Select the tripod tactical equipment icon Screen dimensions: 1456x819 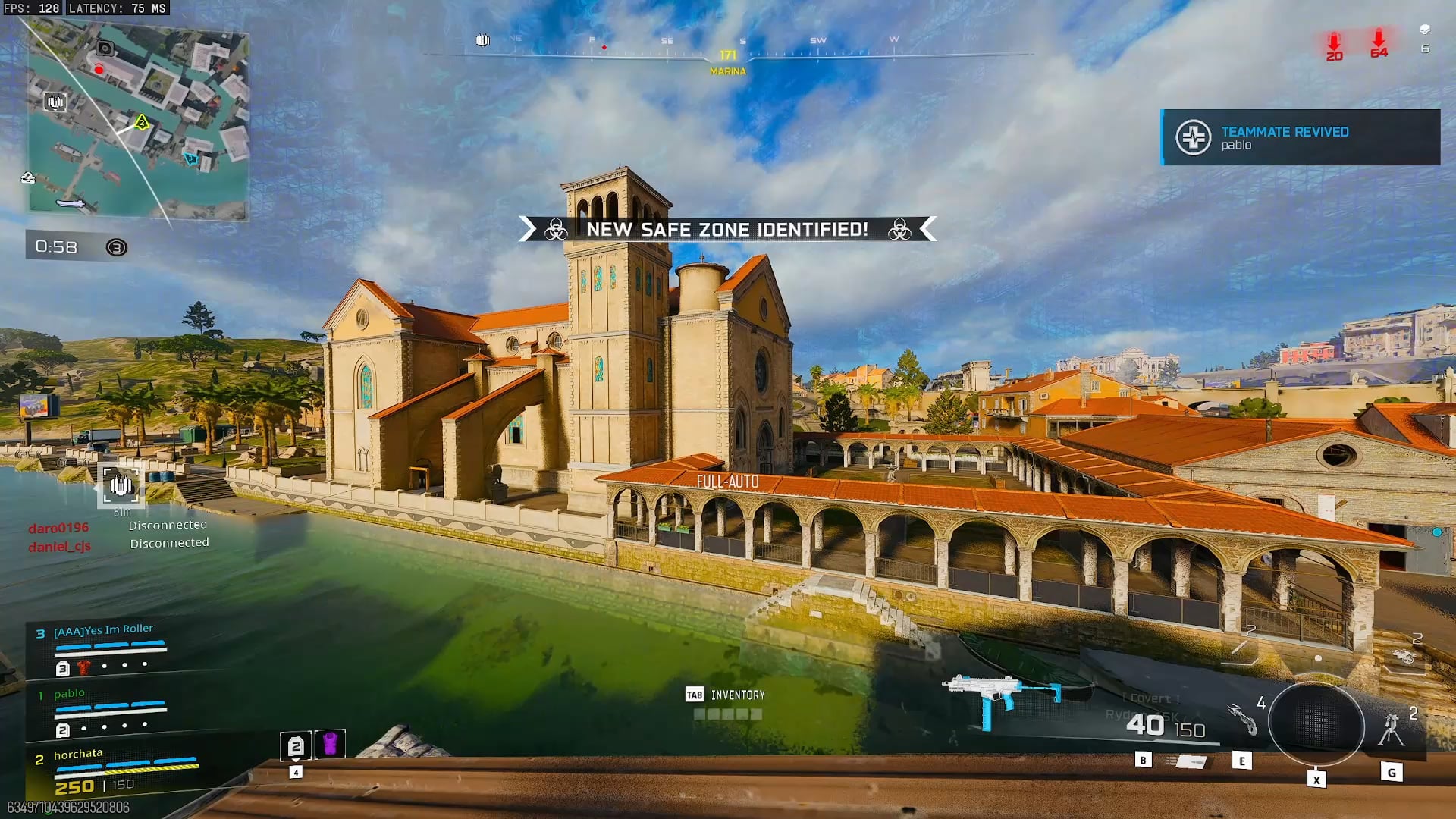(1392, 730)
